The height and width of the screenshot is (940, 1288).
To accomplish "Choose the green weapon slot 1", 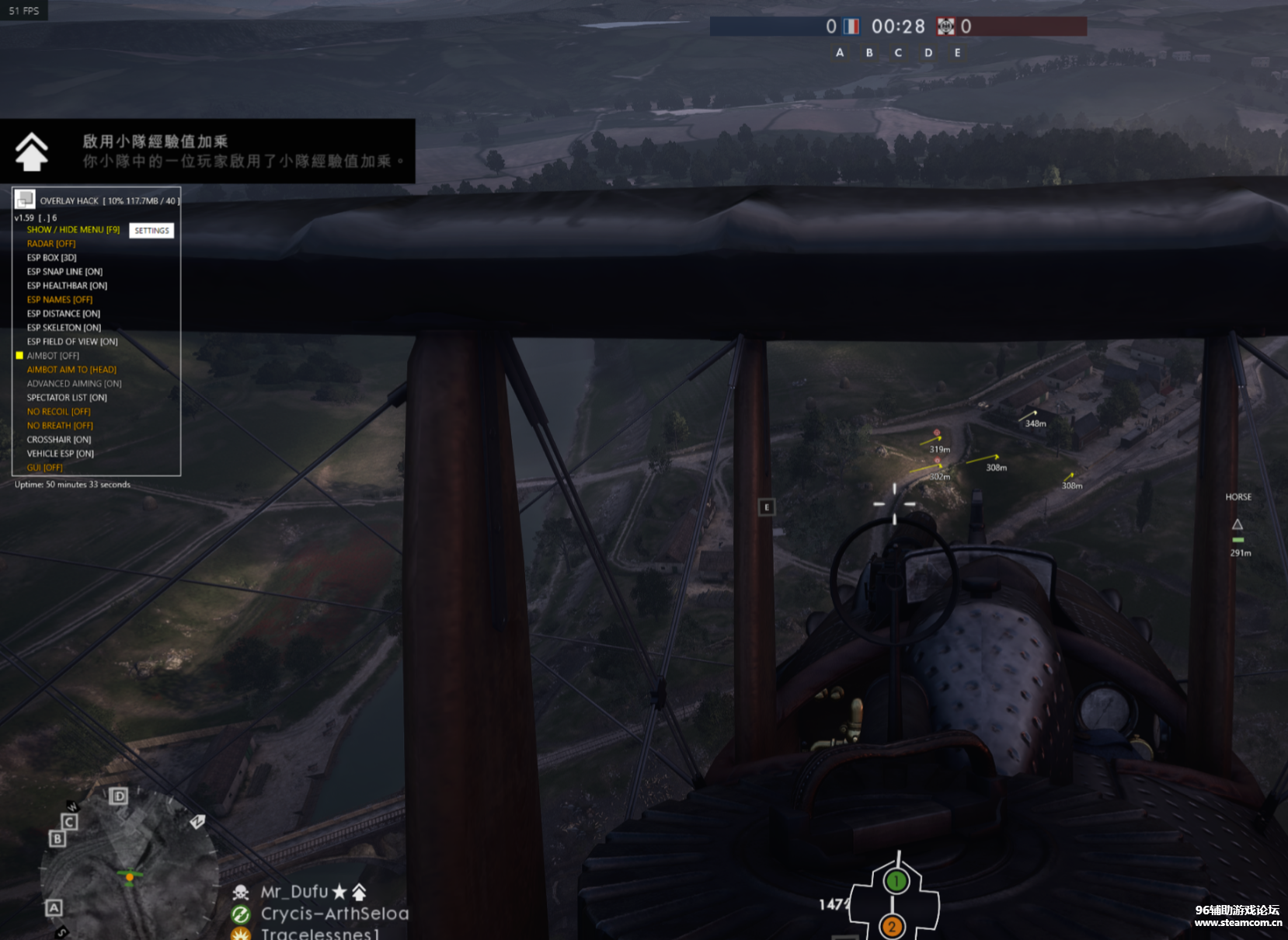I will click(896, 881).
